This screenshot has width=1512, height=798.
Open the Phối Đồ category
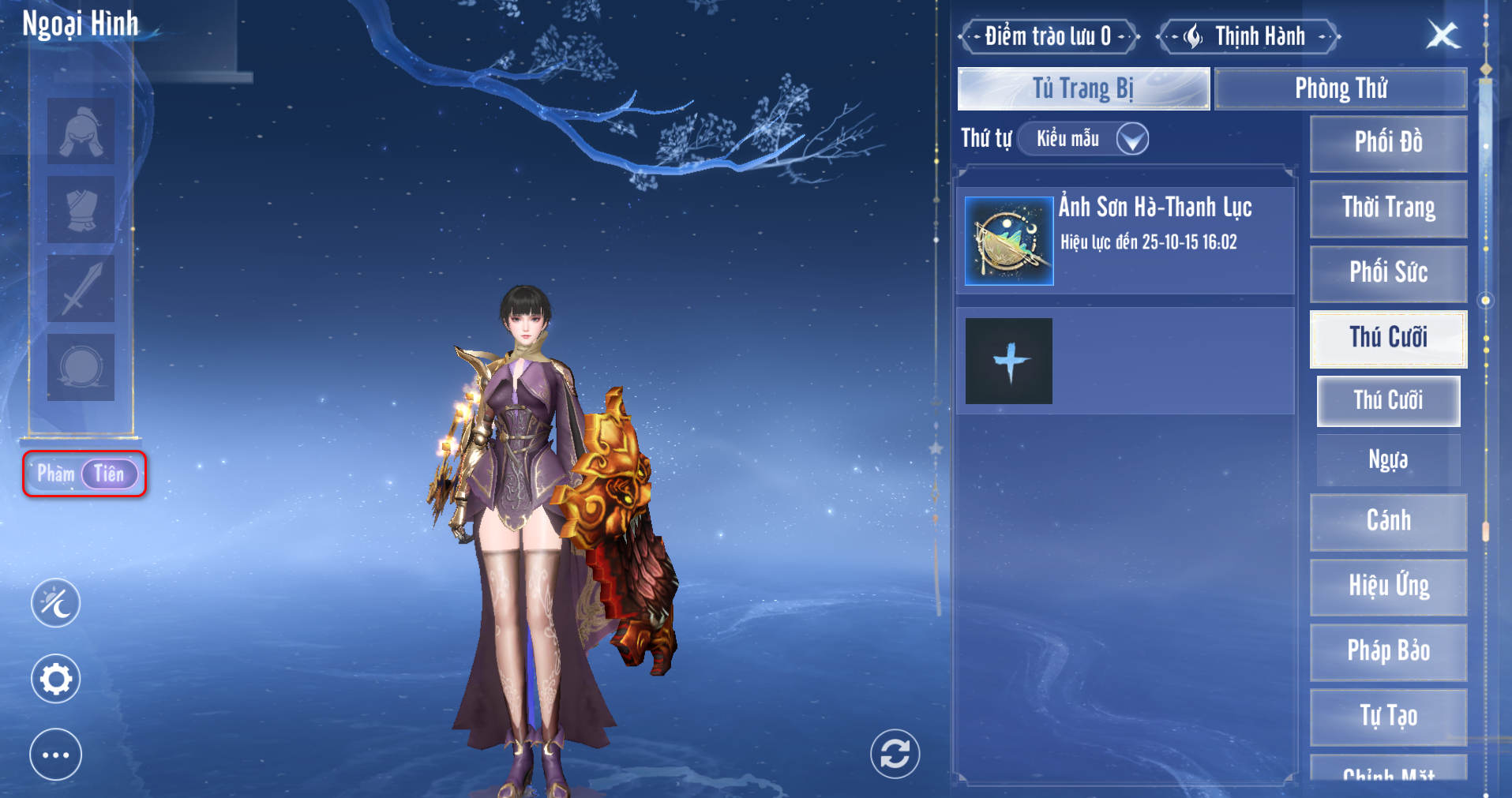tap(1388, 143)
